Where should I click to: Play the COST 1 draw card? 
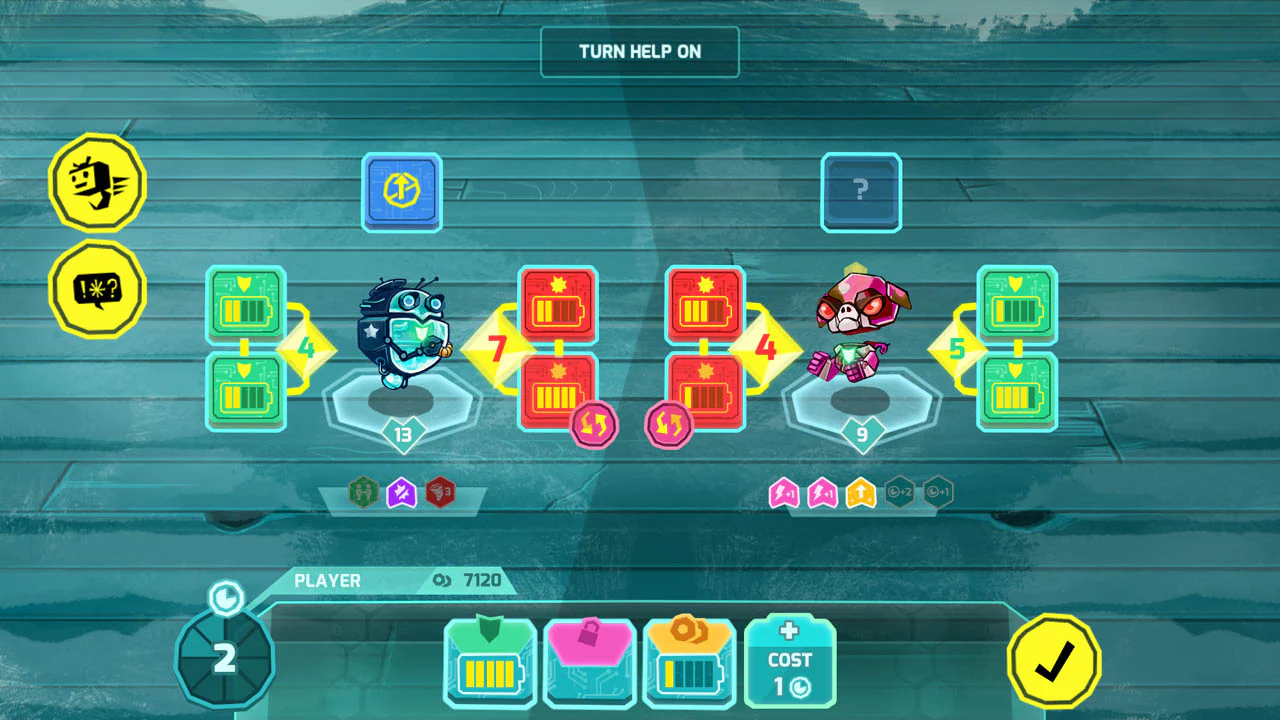[x=789, y=661]
